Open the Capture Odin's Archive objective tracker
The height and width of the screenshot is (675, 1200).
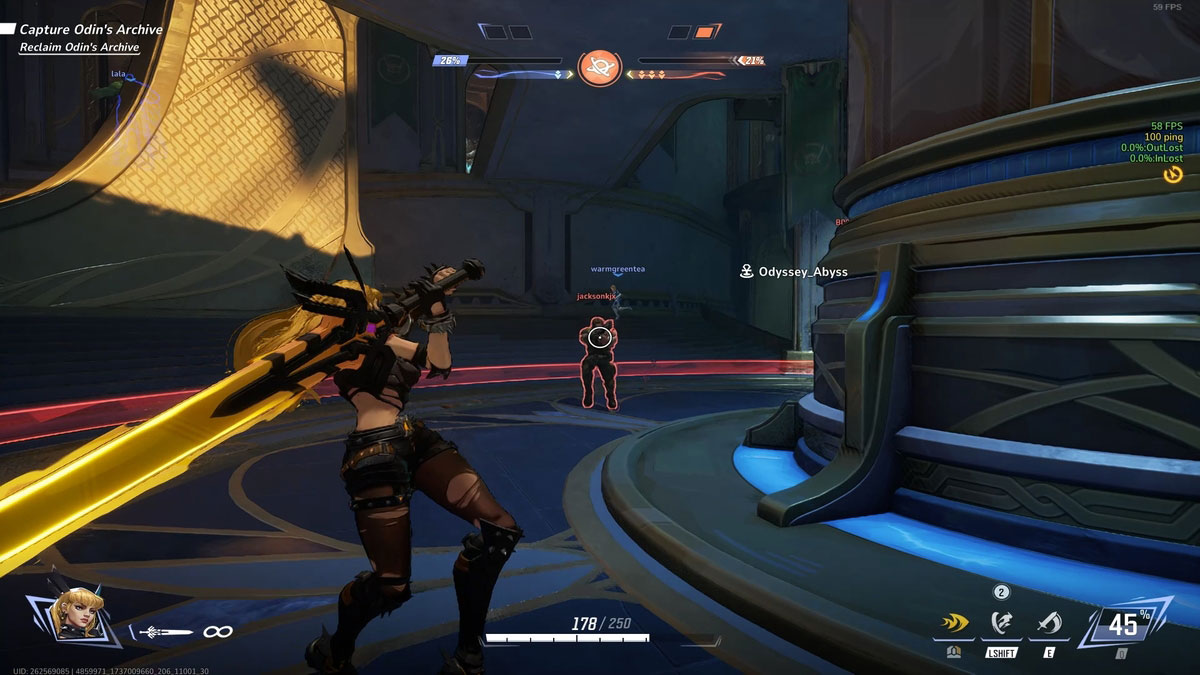[88, 30]
